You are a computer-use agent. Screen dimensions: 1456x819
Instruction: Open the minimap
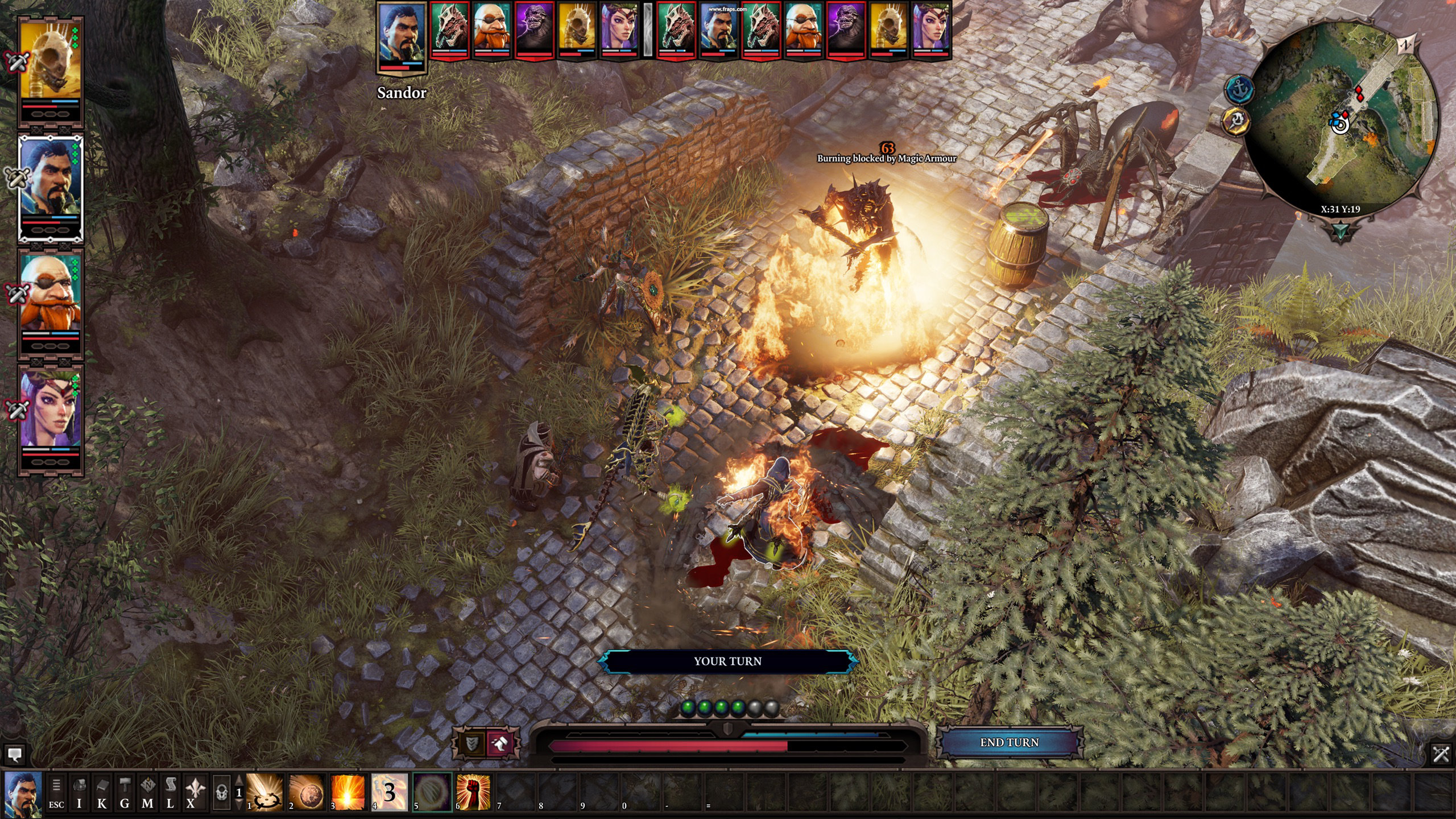1342,119
